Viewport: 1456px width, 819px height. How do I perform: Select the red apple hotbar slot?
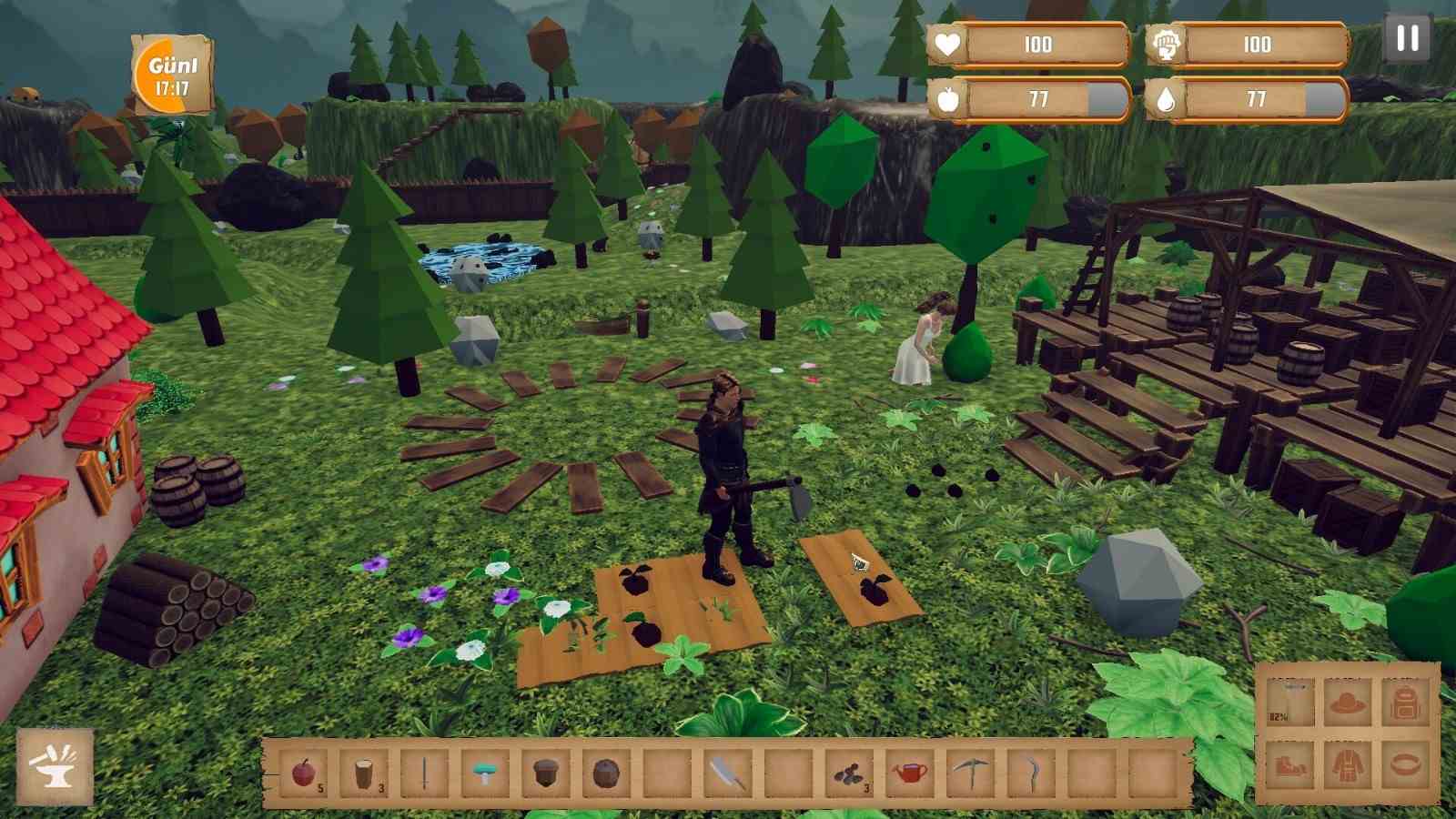tap(303, 773)
